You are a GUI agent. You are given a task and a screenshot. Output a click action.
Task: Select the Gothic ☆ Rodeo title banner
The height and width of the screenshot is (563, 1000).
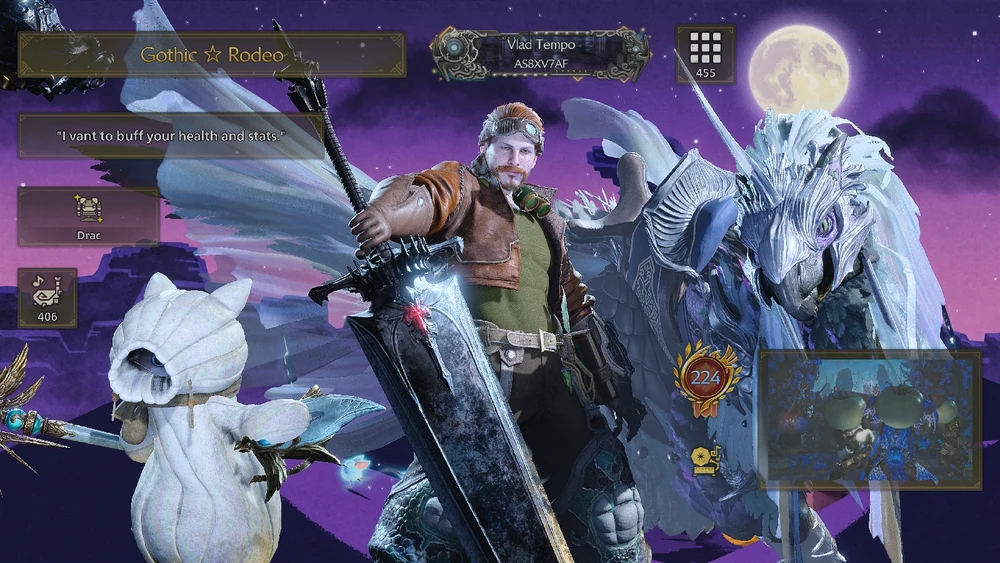tap(211, 55)
